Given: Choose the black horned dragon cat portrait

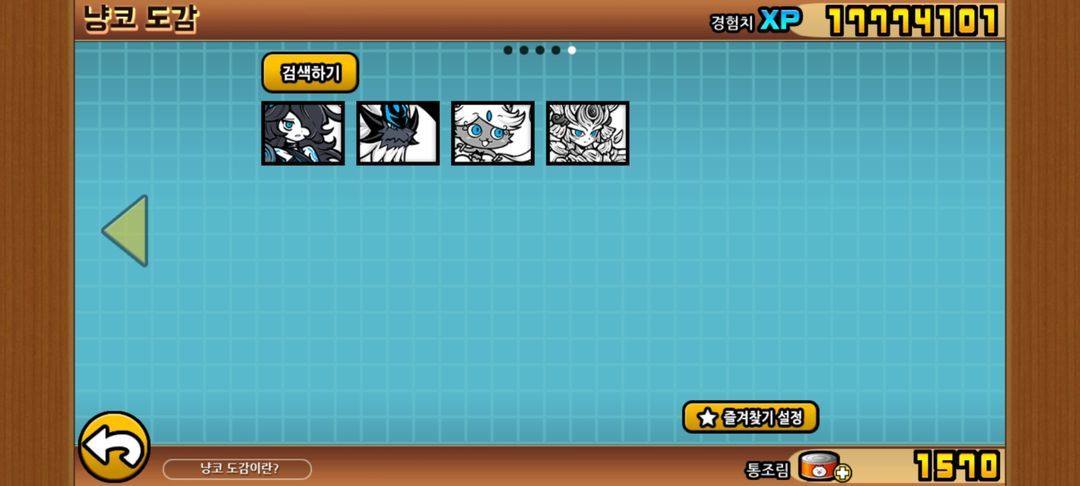Looking at the screenshot, I should tap(398, 133).
